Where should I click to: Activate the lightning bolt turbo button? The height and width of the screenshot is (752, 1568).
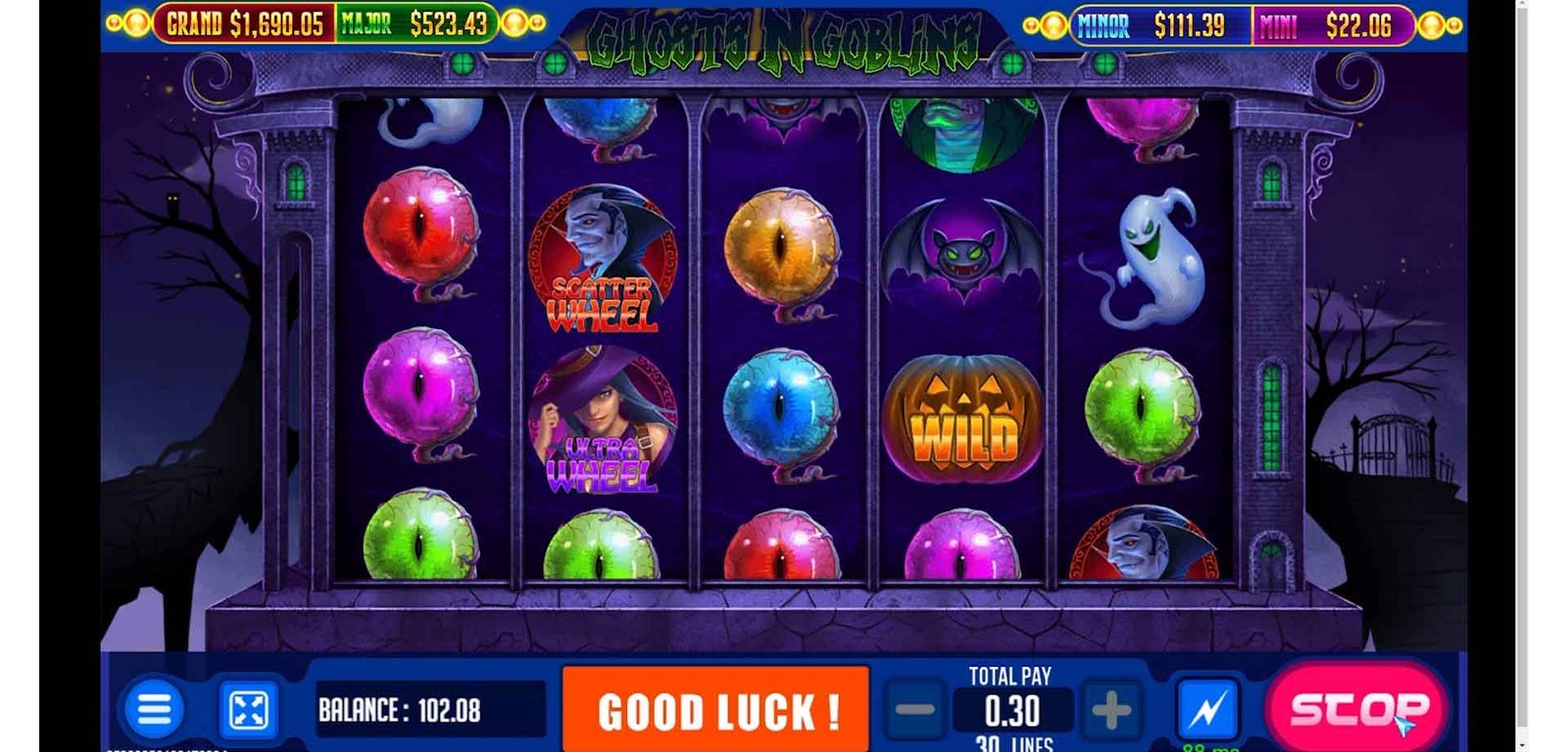1207,709
